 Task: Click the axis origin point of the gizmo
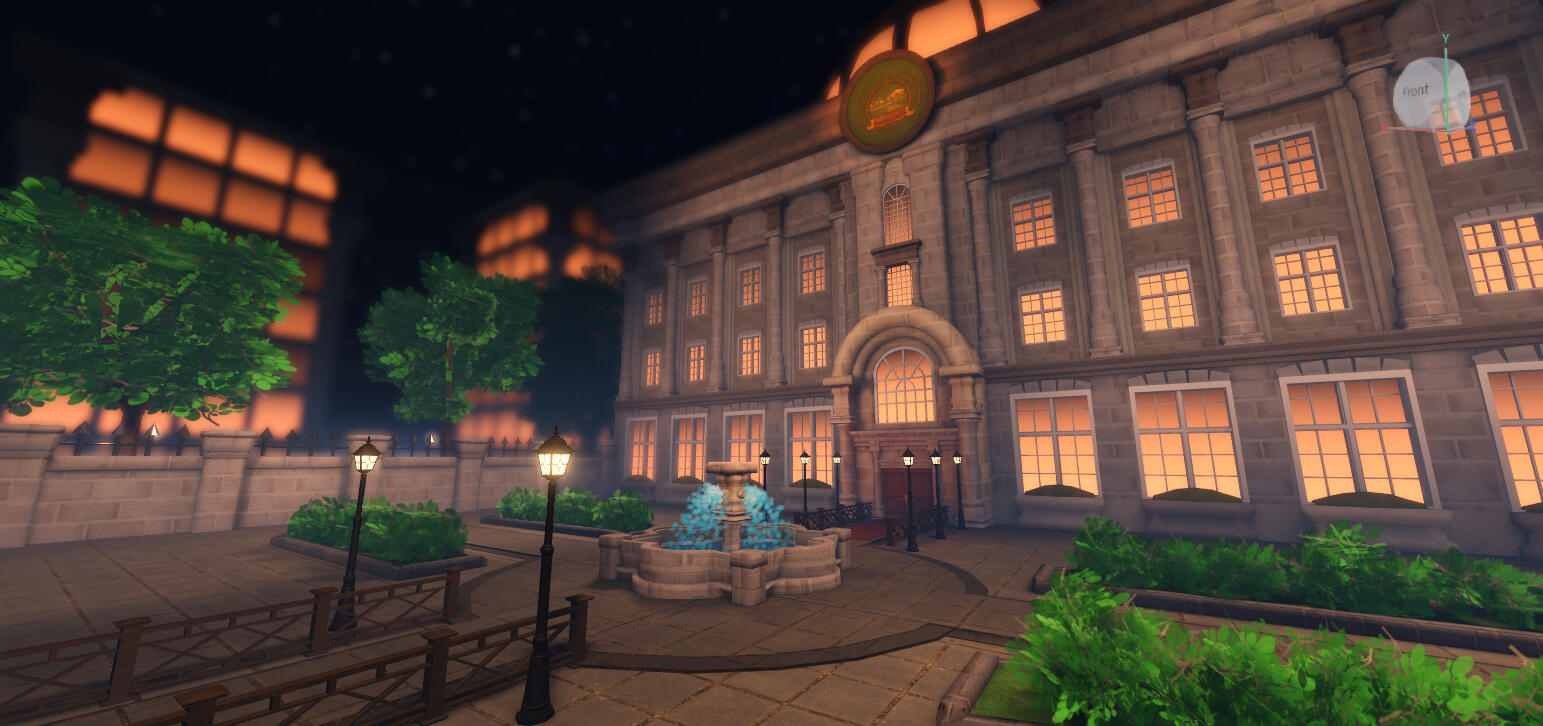1448,131
